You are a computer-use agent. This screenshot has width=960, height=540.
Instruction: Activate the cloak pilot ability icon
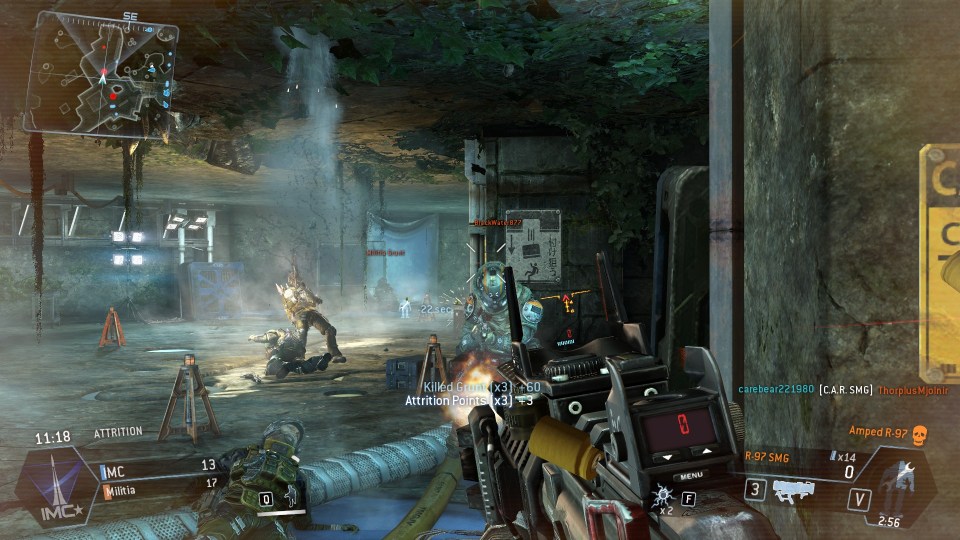[289, 498]
